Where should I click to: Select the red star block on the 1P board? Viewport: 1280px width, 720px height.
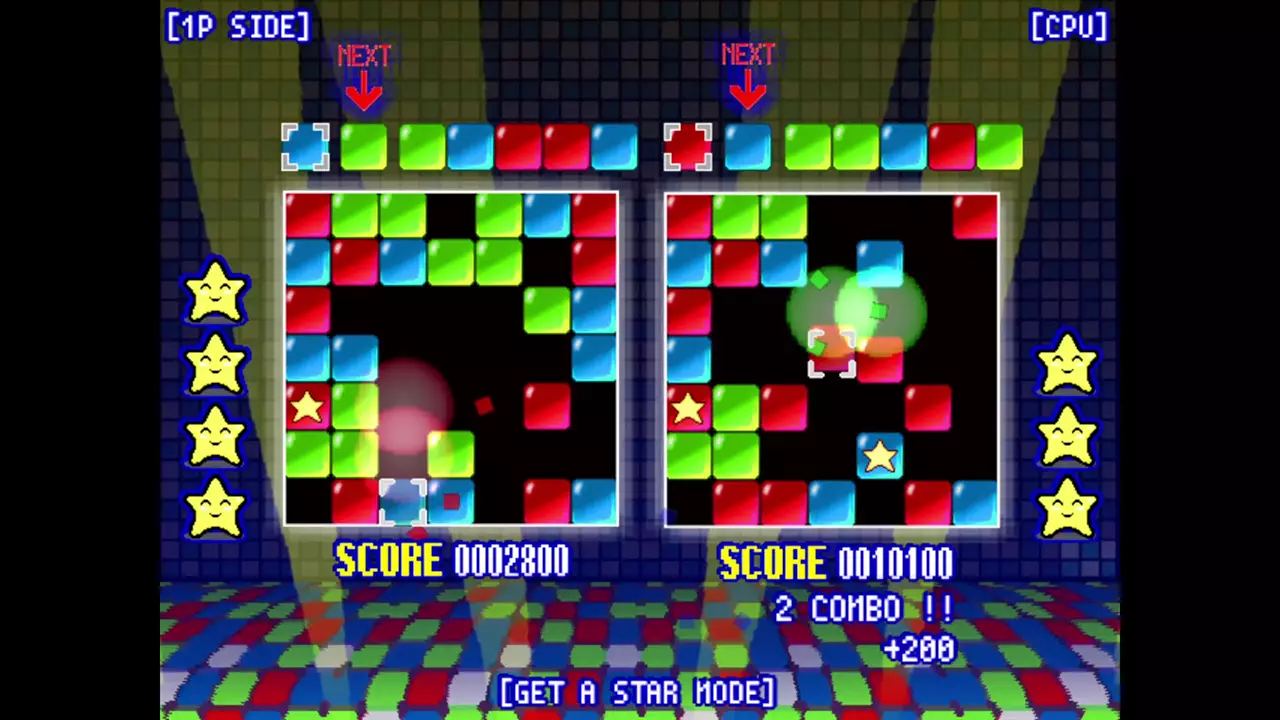(307, 407)
